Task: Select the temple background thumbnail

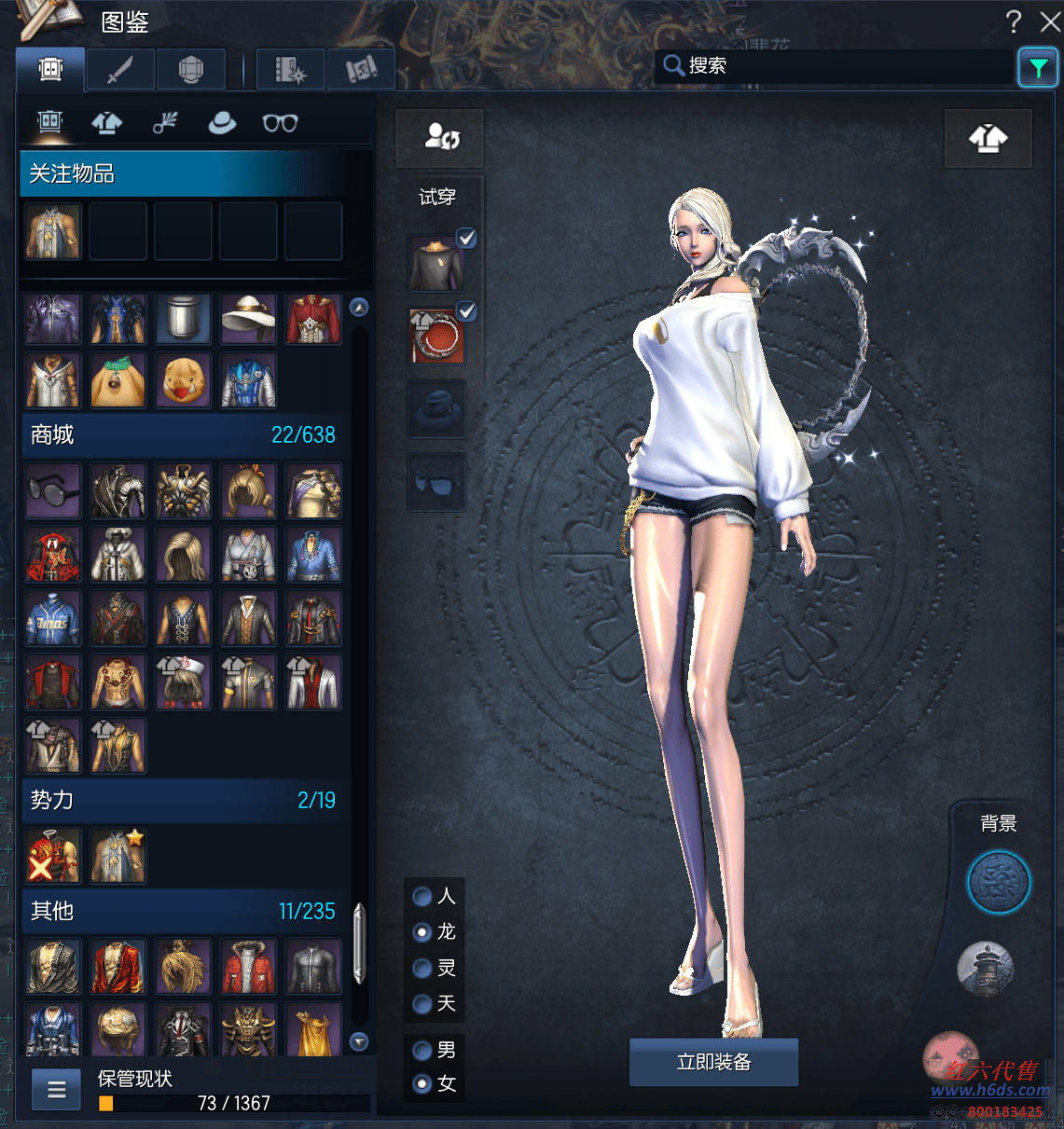Action: [x=985, y=968]
